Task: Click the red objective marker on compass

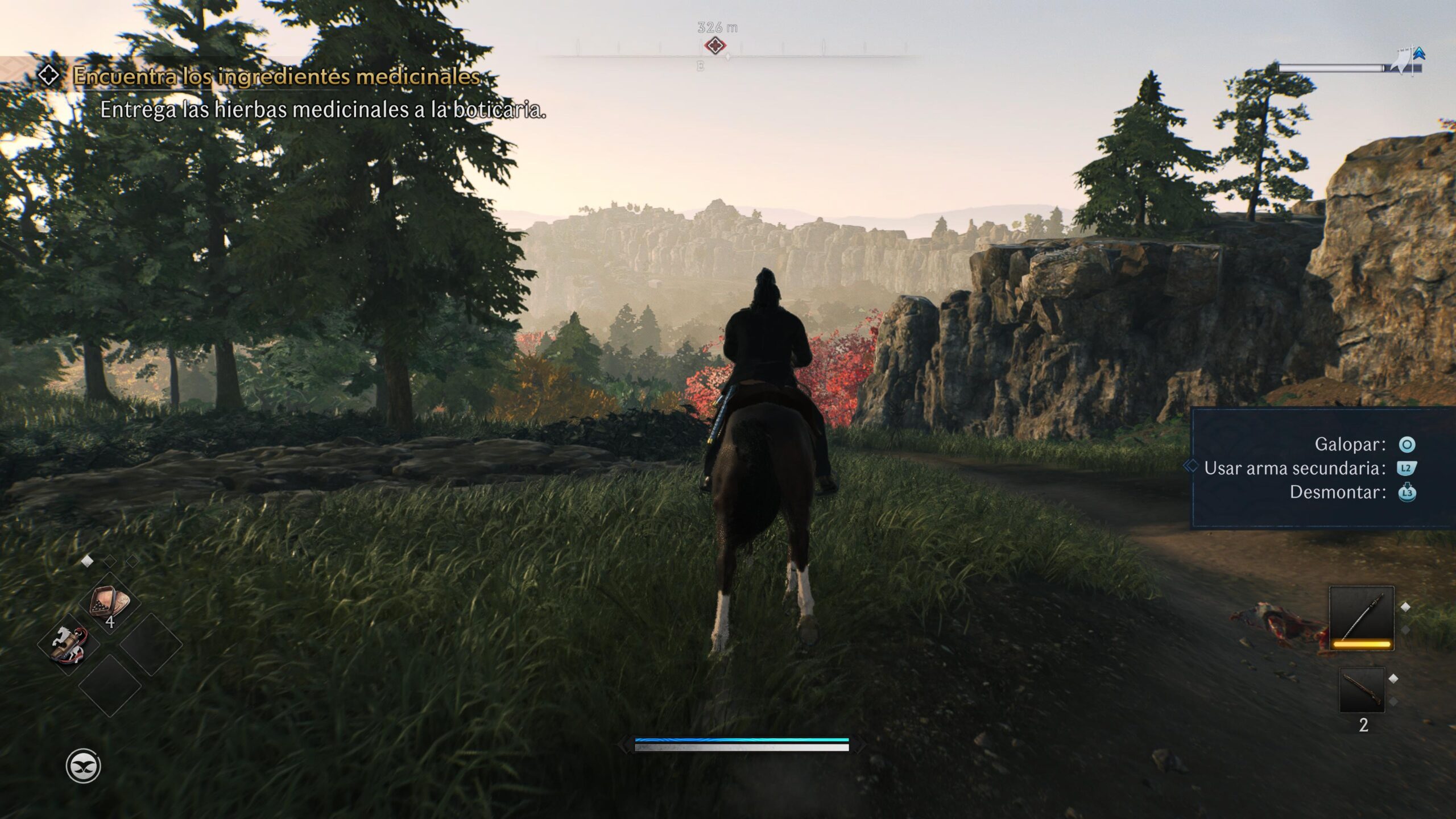Action: (x=715, y=45)
